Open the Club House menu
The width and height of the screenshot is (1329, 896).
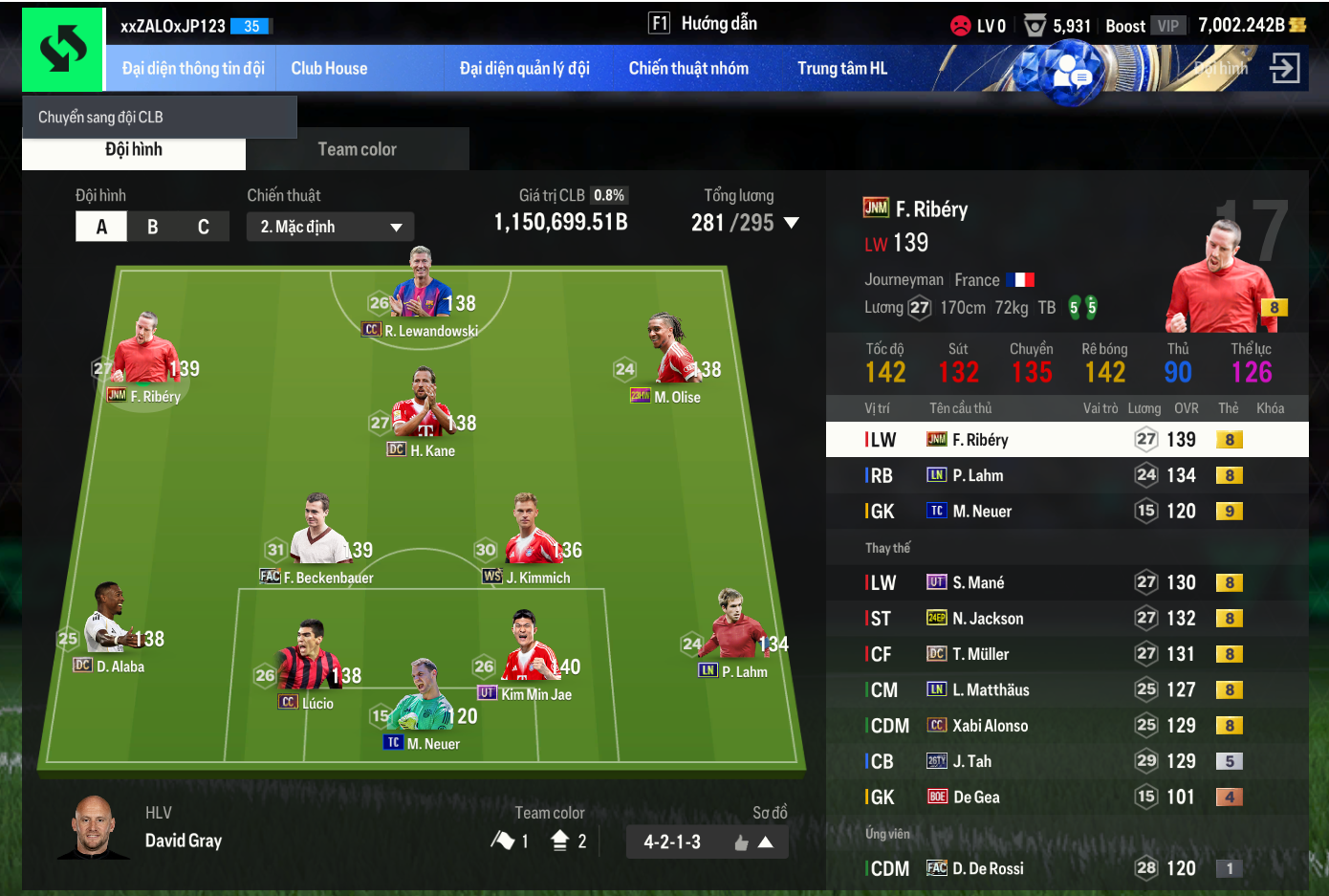pyautogui.click(x=329, y=69)
